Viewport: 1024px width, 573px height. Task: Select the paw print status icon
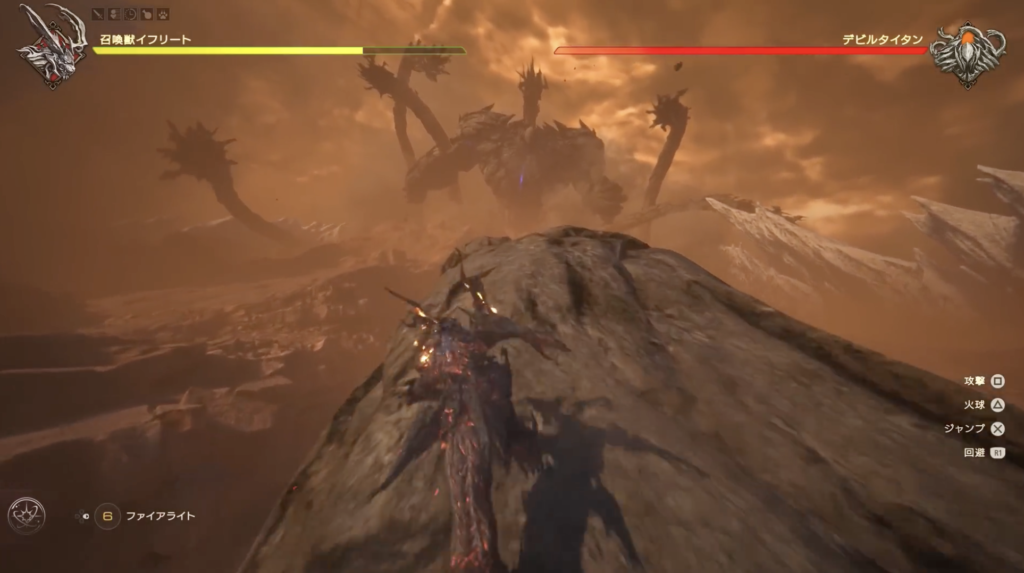point(163,15)
